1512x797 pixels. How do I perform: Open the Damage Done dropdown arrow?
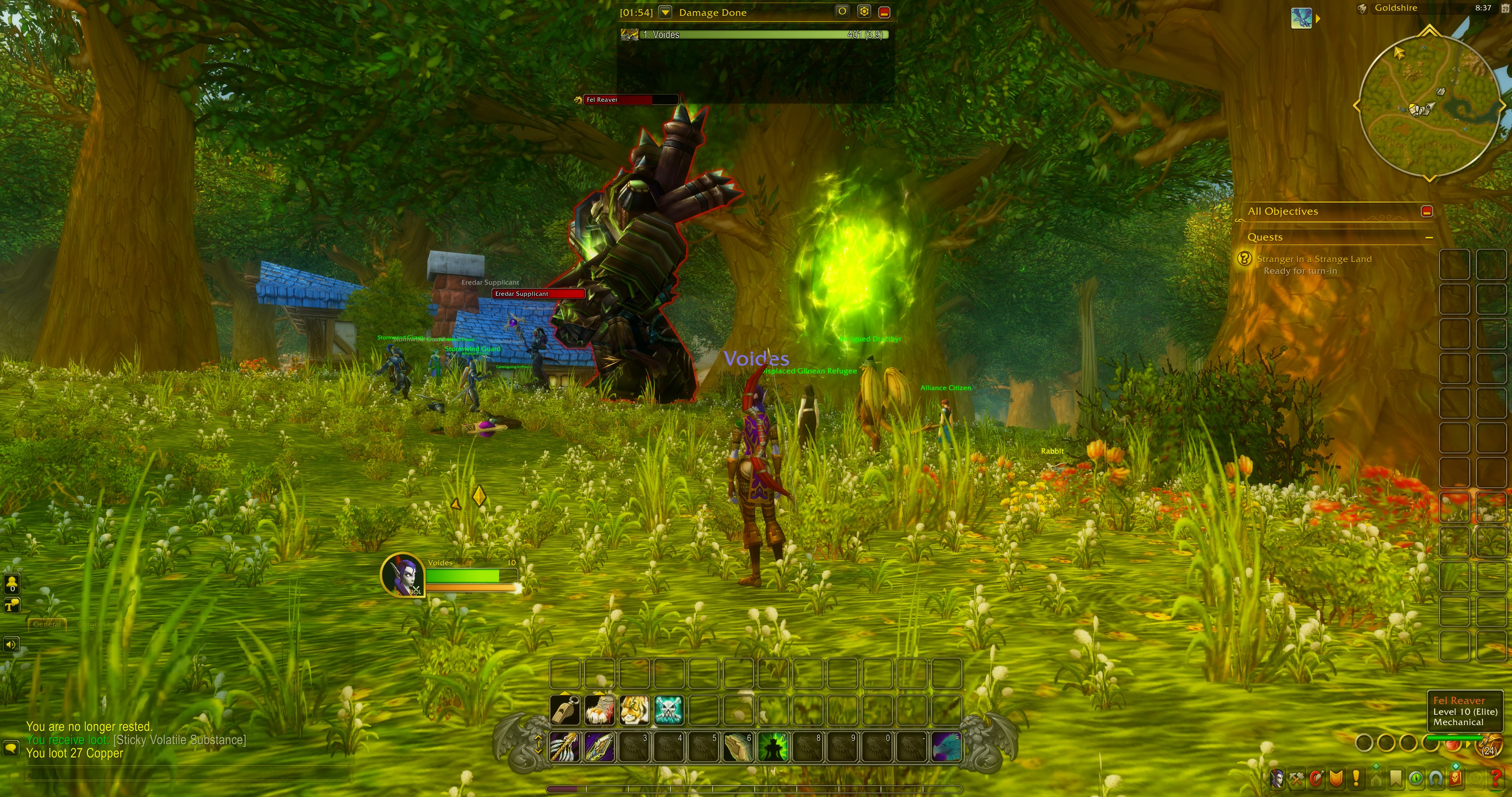(x=665, y=12)
